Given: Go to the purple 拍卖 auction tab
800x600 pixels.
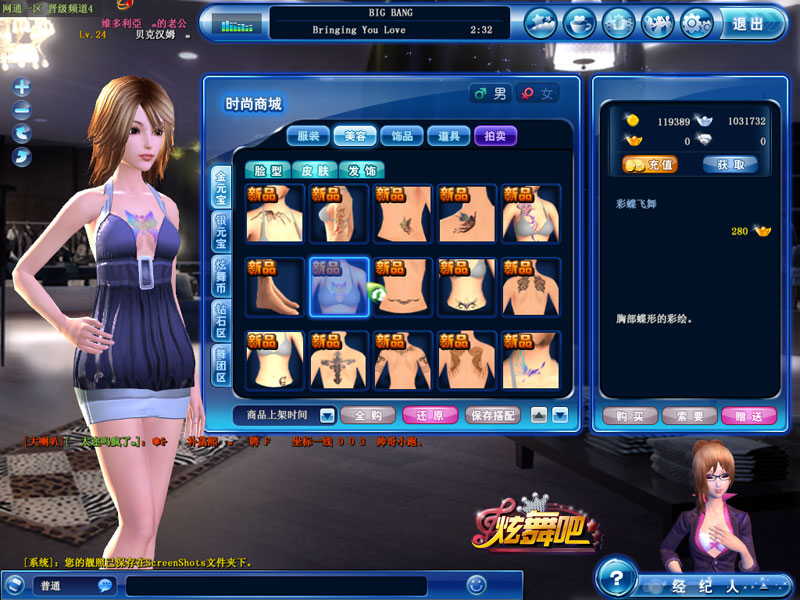Looking at the screenshot, I should point(495,136).
